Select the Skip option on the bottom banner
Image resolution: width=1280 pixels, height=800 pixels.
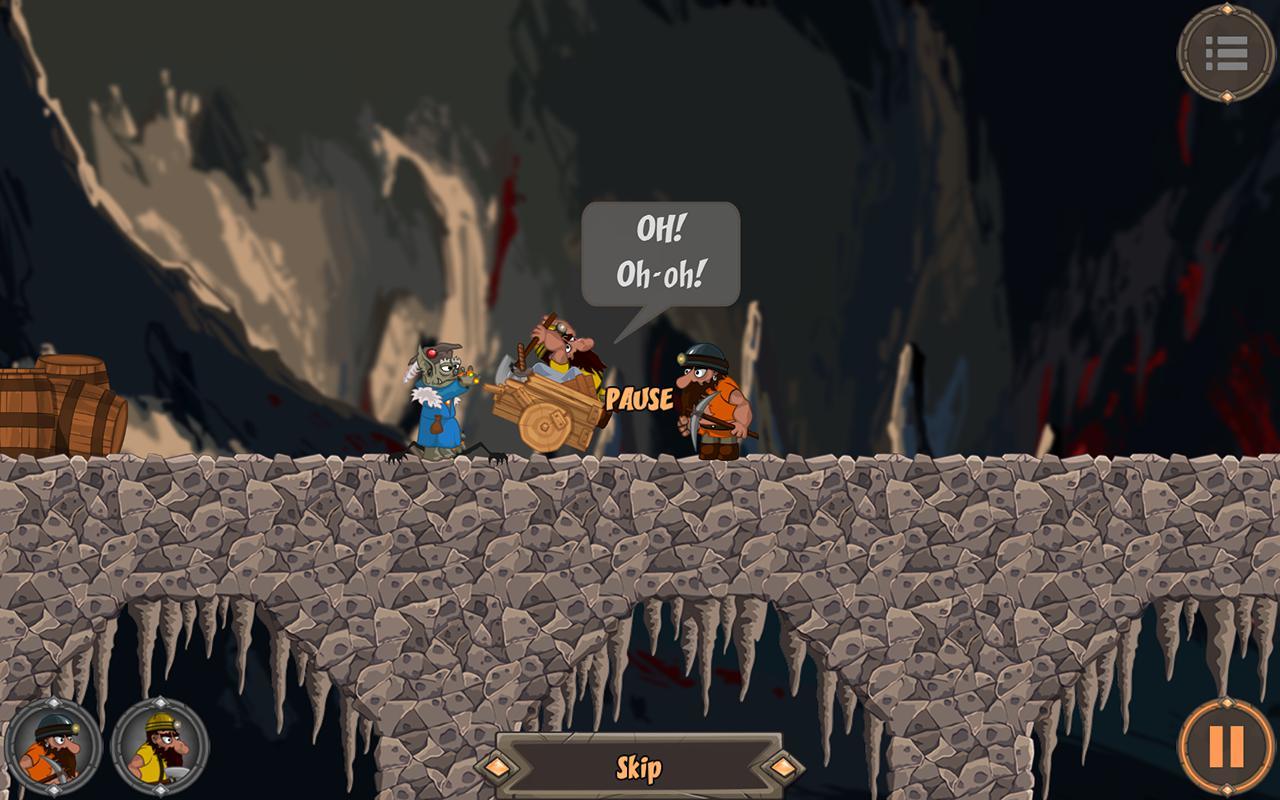640,765
